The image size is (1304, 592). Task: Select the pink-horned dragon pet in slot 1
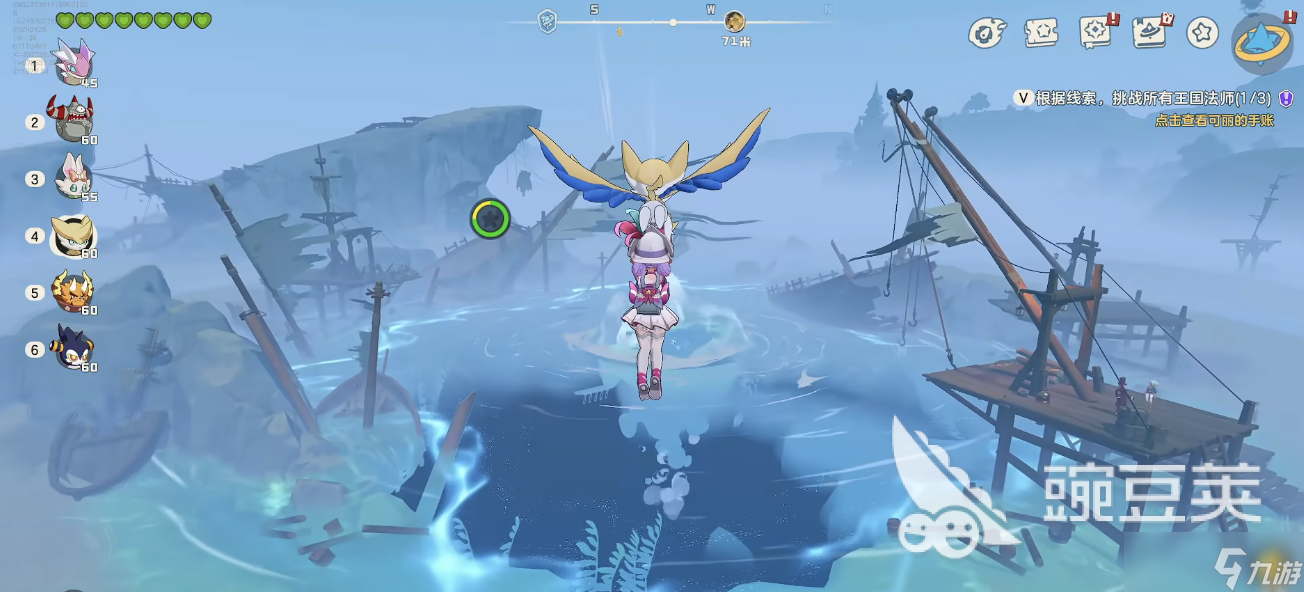click(73, 62)
